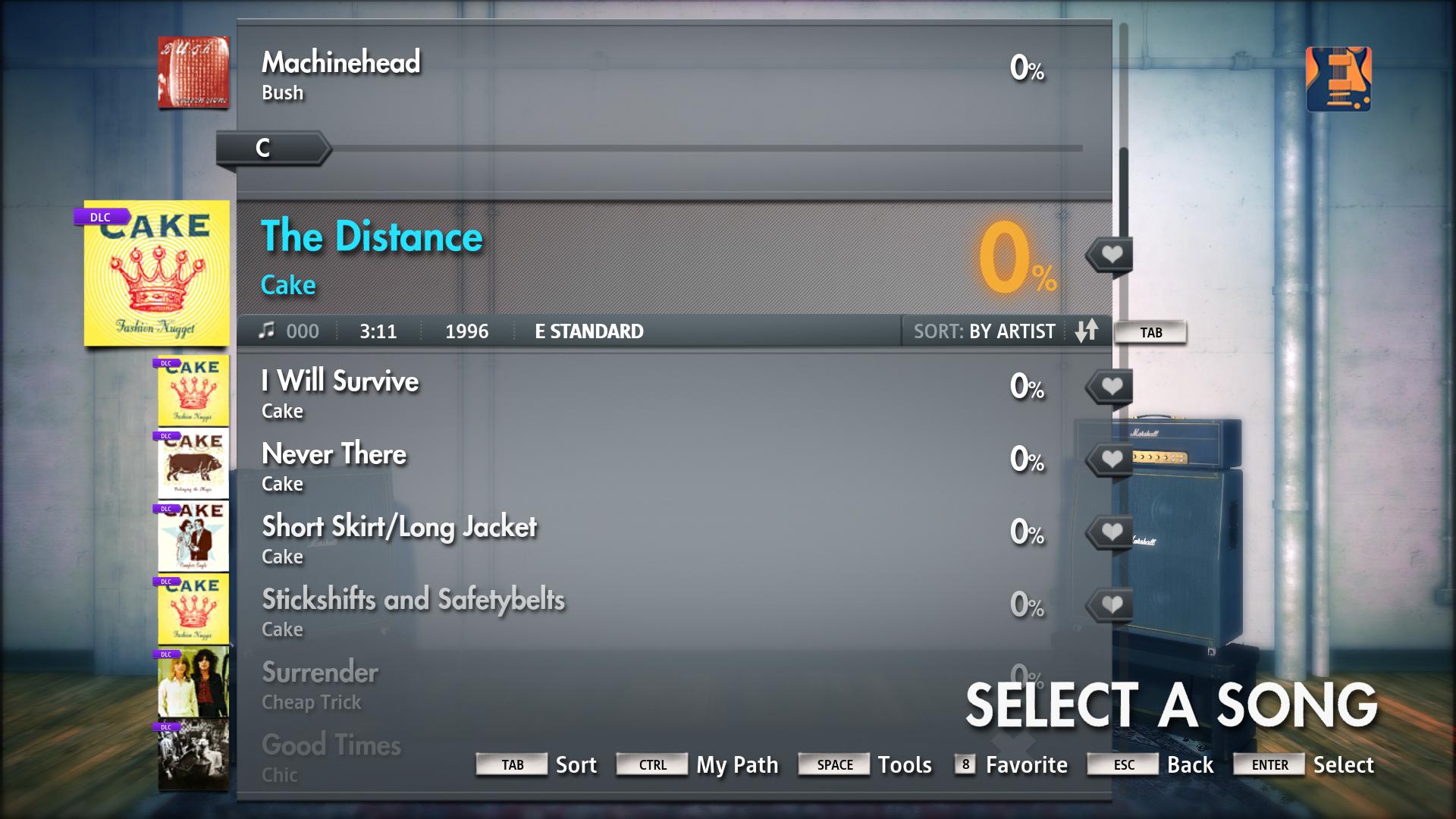Click the Cheap Trick album thumbnail
The width and height of the screenshot is (1456, 819).
point(194,681)
